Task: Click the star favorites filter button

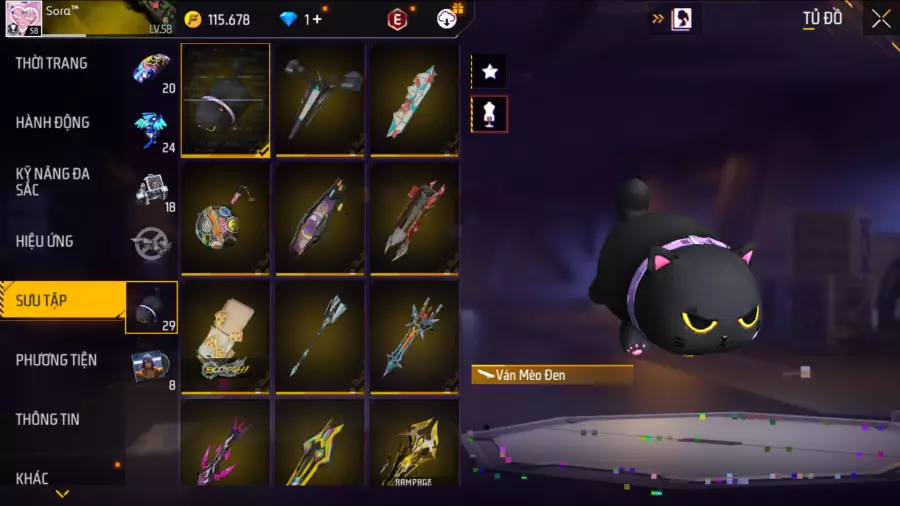Action: click(x=489, y=71)
